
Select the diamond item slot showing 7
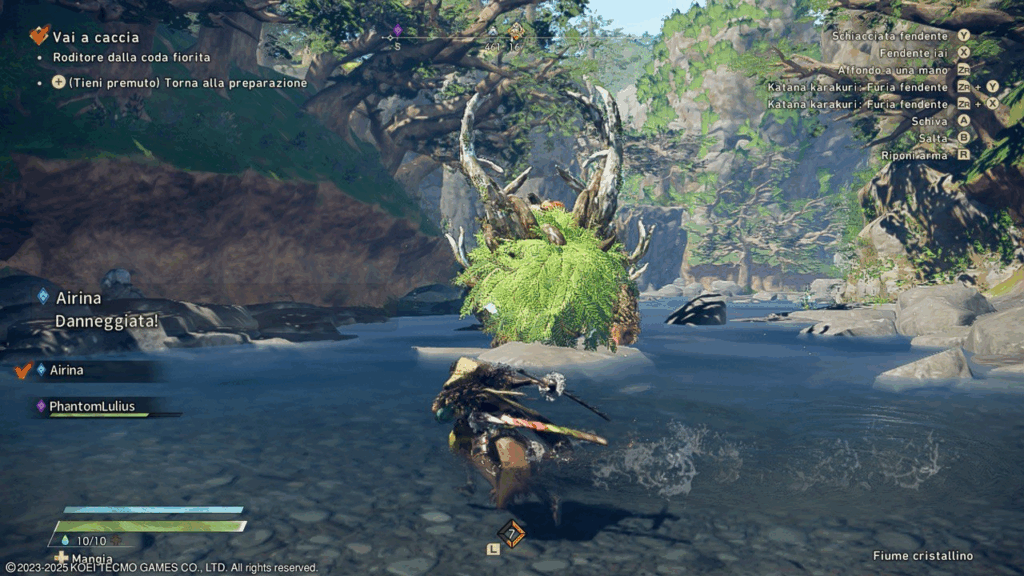tap(511, 533)
